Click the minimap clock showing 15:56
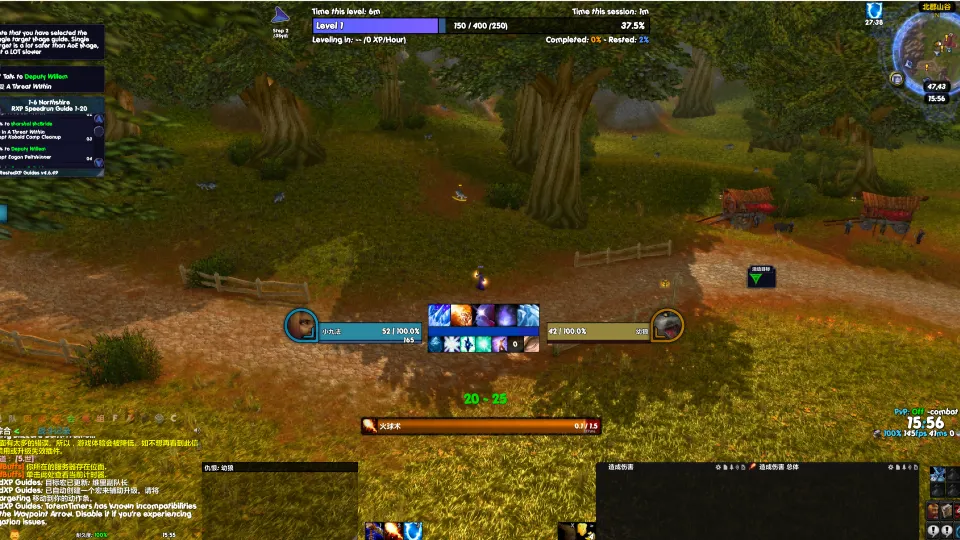The image size is (960, 540). point(936,98)
